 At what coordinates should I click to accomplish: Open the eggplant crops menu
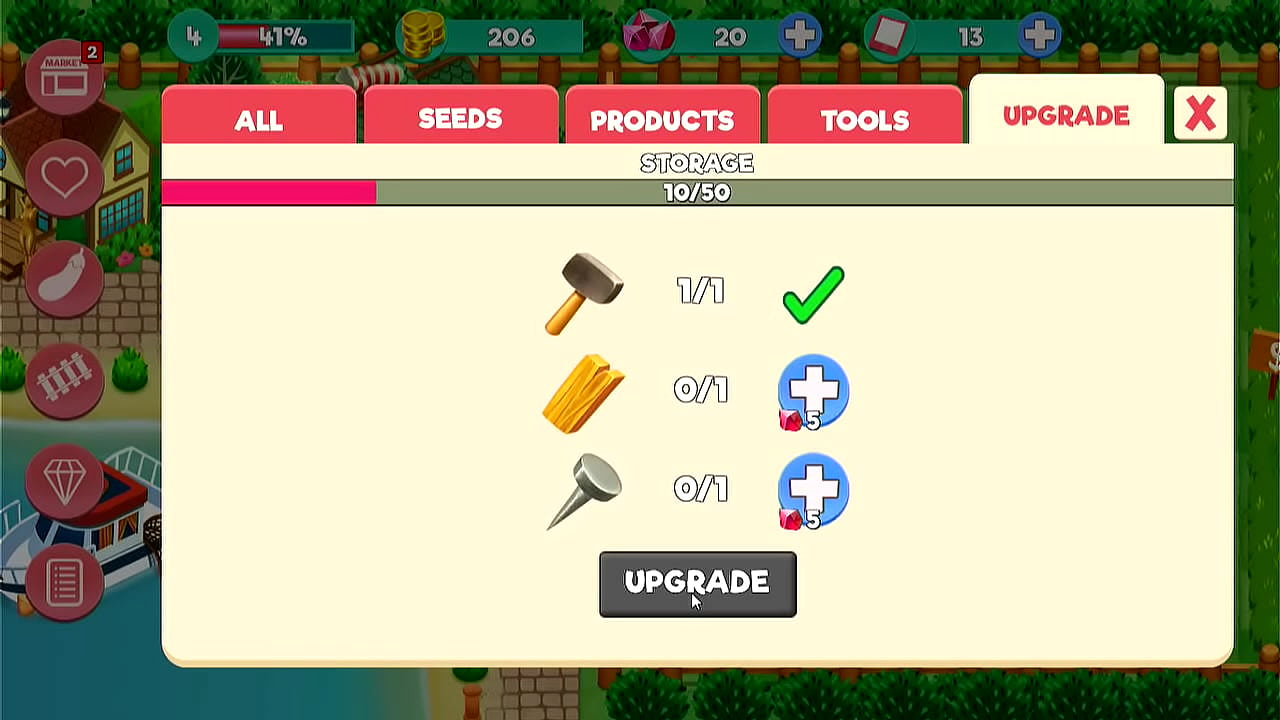(x=64, y=278)
